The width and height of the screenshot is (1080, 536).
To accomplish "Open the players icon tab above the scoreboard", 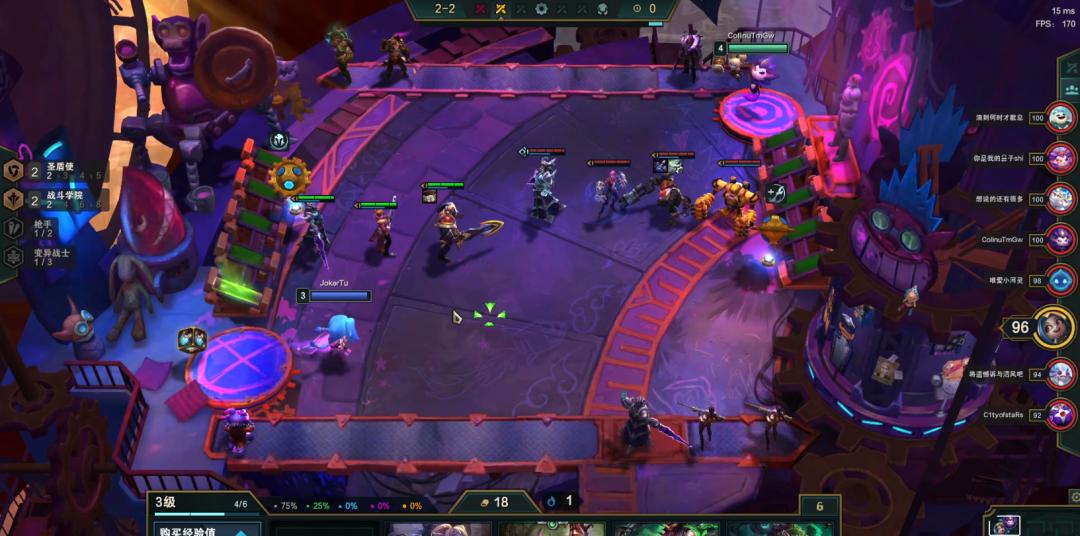I will coord(1070,88).
